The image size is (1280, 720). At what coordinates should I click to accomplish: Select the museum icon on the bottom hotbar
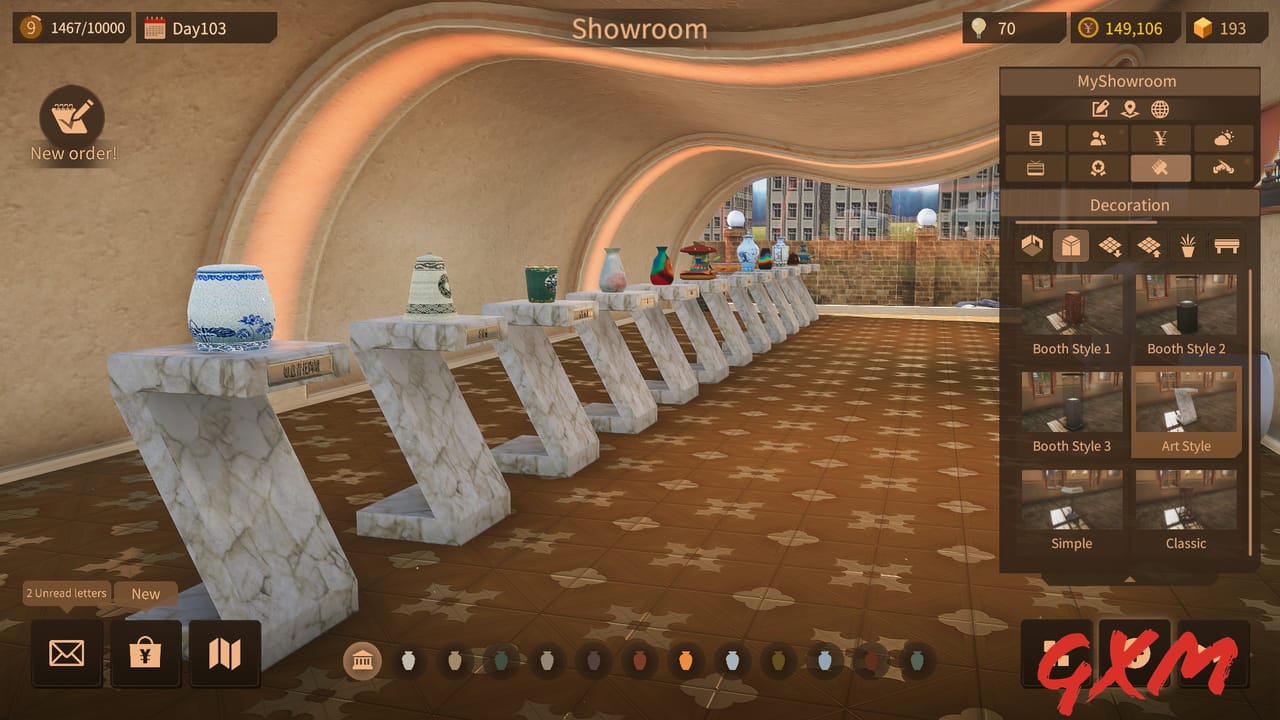coord(363,661)
